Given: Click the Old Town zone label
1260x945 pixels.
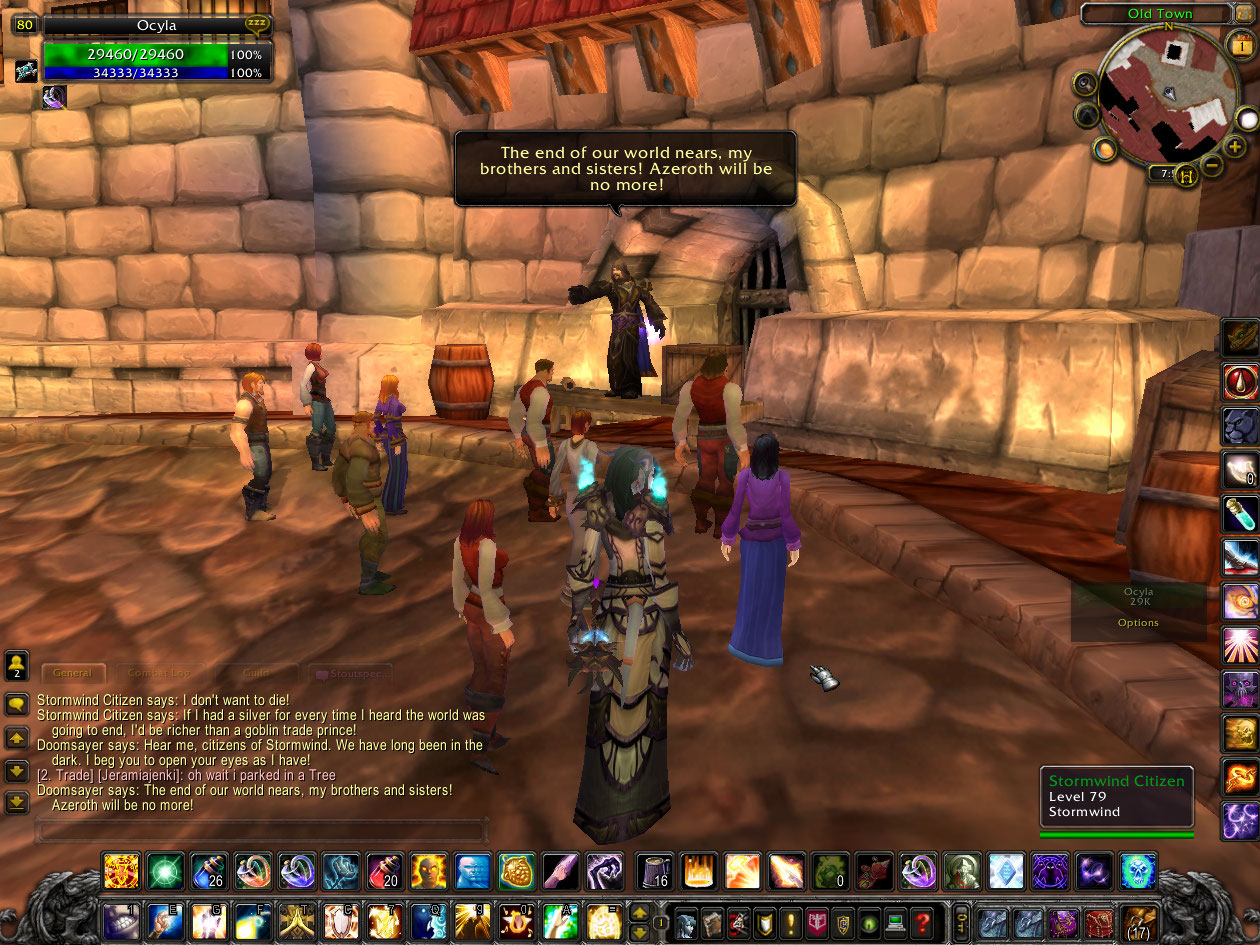Looking at the screenshot, I should (1158, 14).
